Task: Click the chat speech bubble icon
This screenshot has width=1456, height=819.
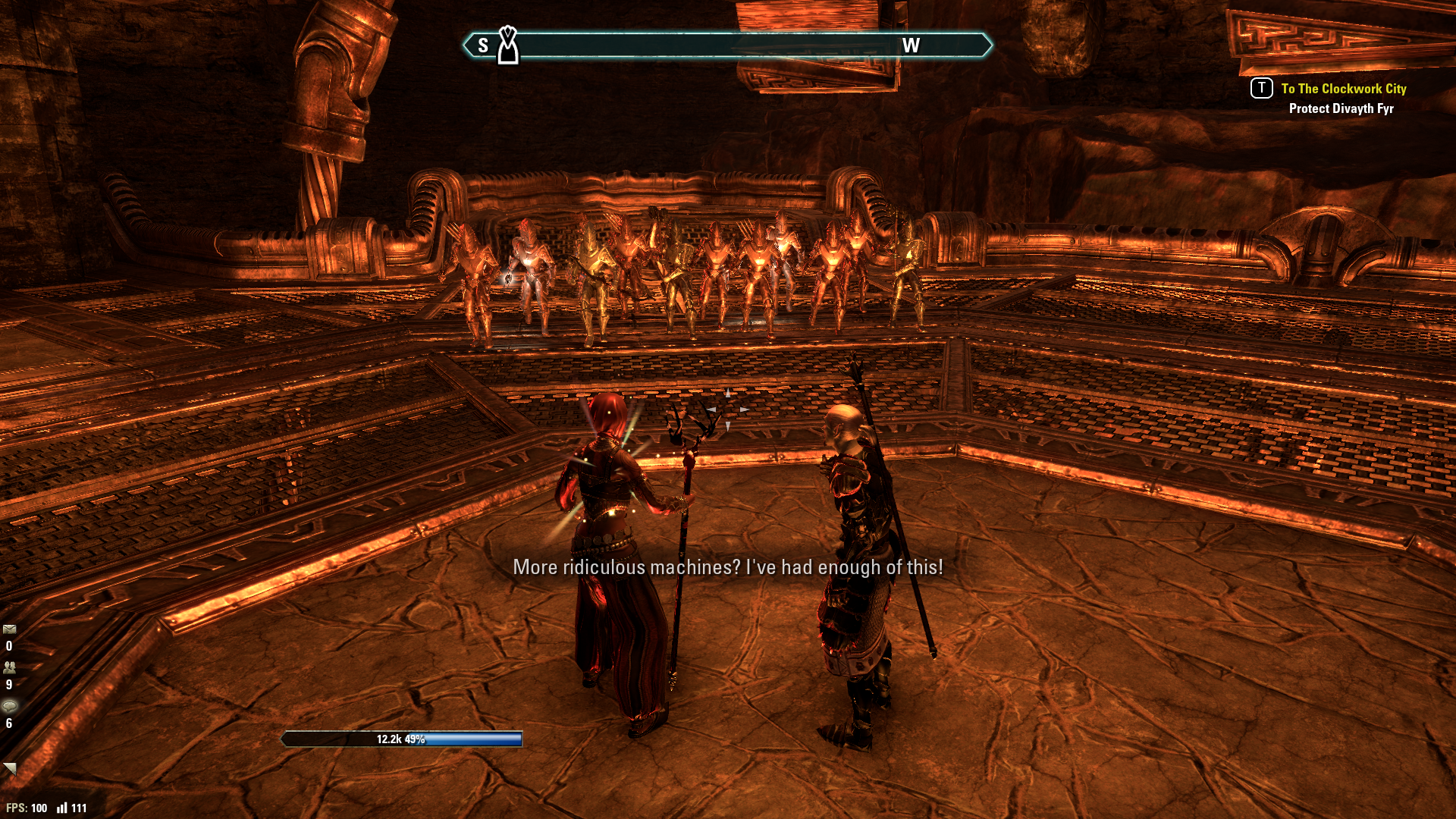Action: point(9,707)
